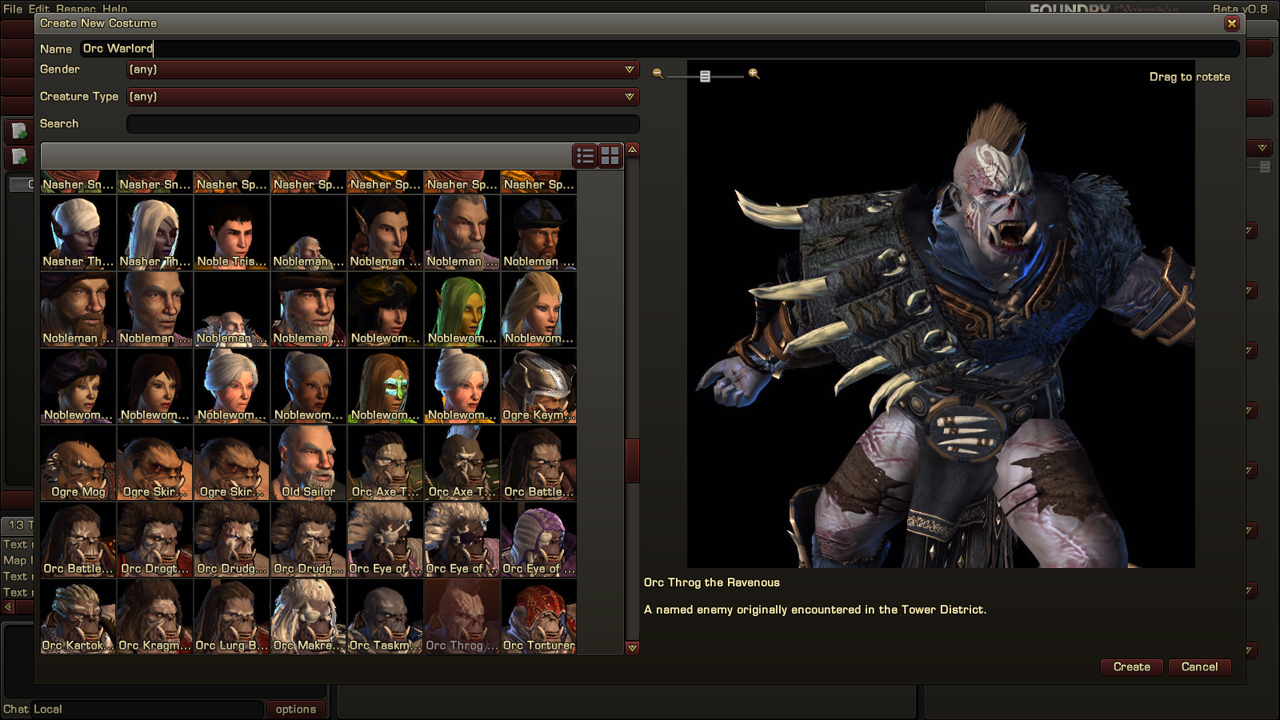This screenshot has height=720, width=1280.
Task: Cancel the costume creation dialog
Action: pos(1199,667)
